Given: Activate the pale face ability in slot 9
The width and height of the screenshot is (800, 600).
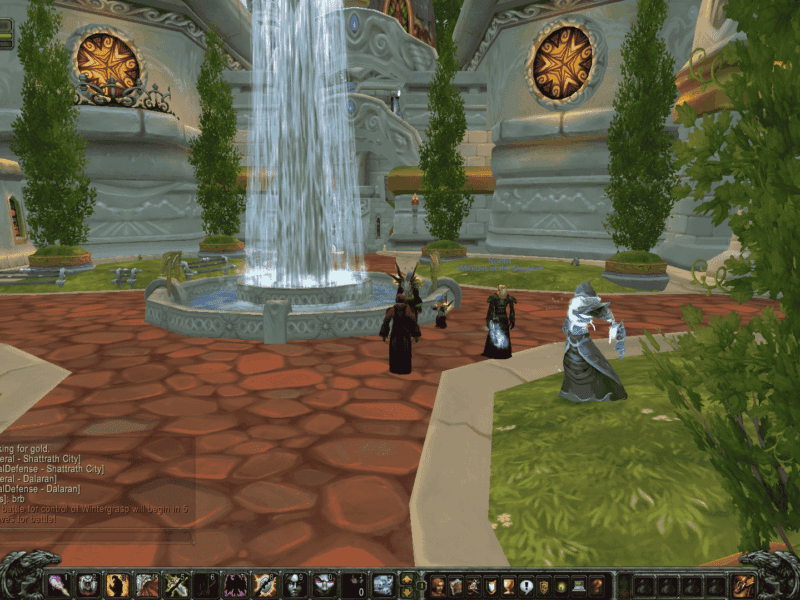Looking at the screenshot, I should coord(295,584).
